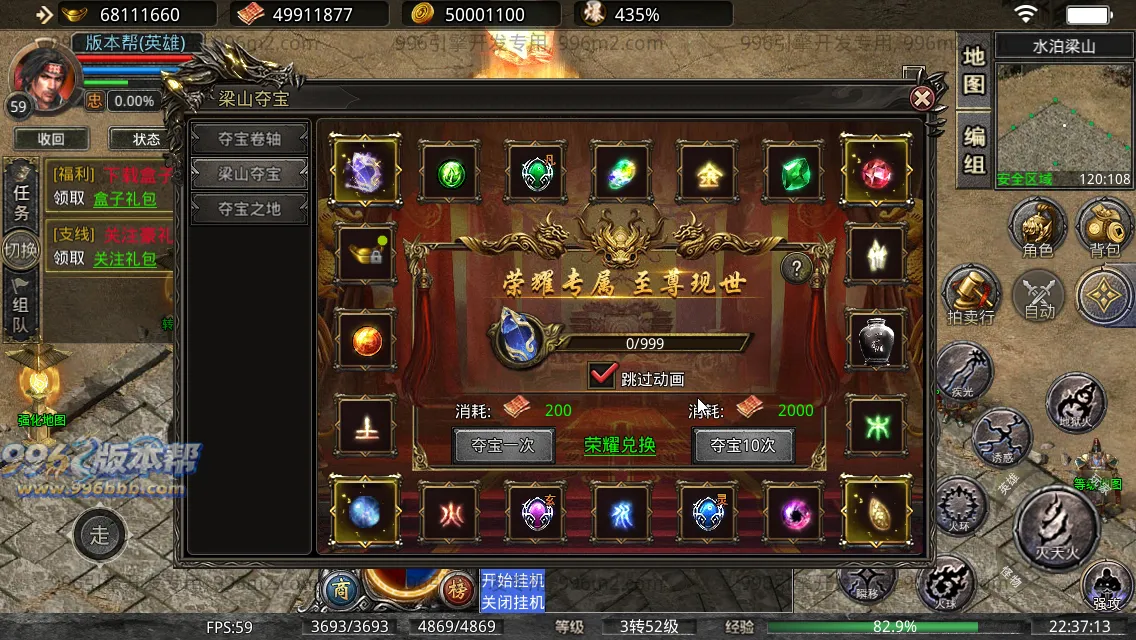The height and width of the screenshot is (640, 1136).
Task: Open the 编组 group panel
Action: 974,148
